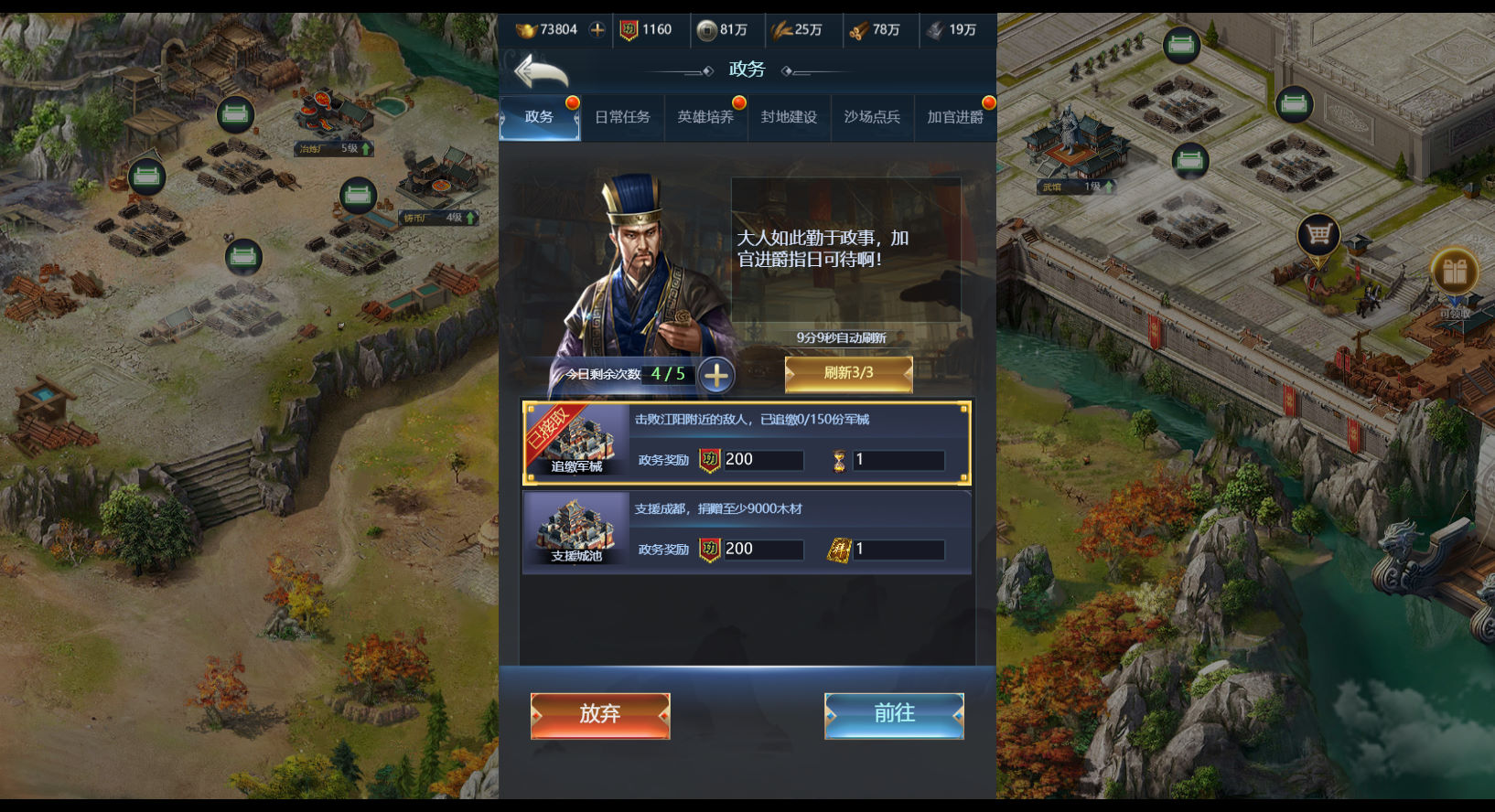
Task: Select the 封地建设 tab
Action: click(x=789, y=117)
